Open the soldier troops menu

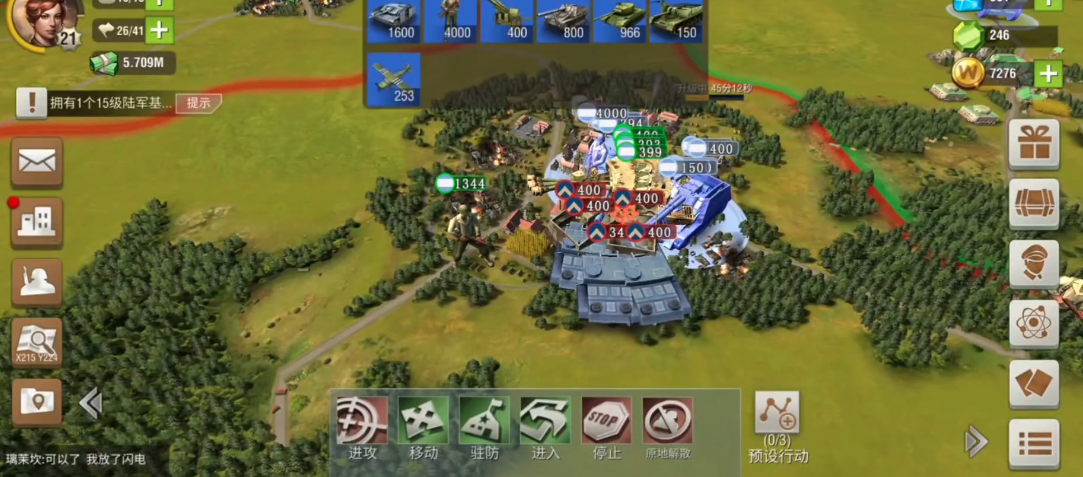click(x=37, y=283)
